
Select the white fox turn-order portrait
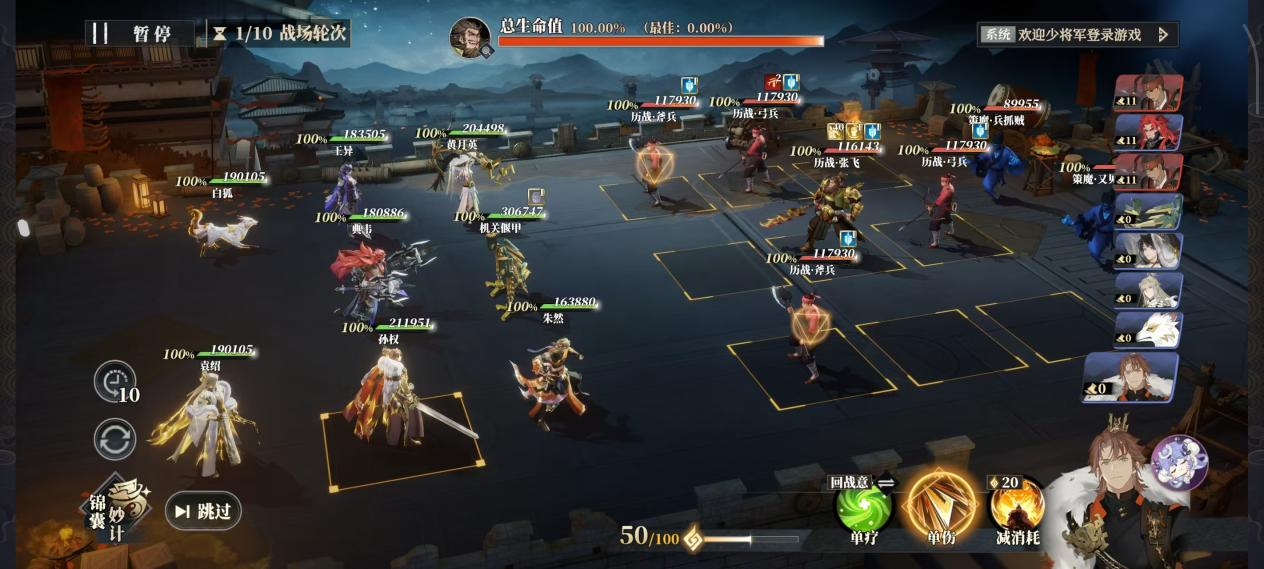pyautogui.click(x=1148, y=330)
